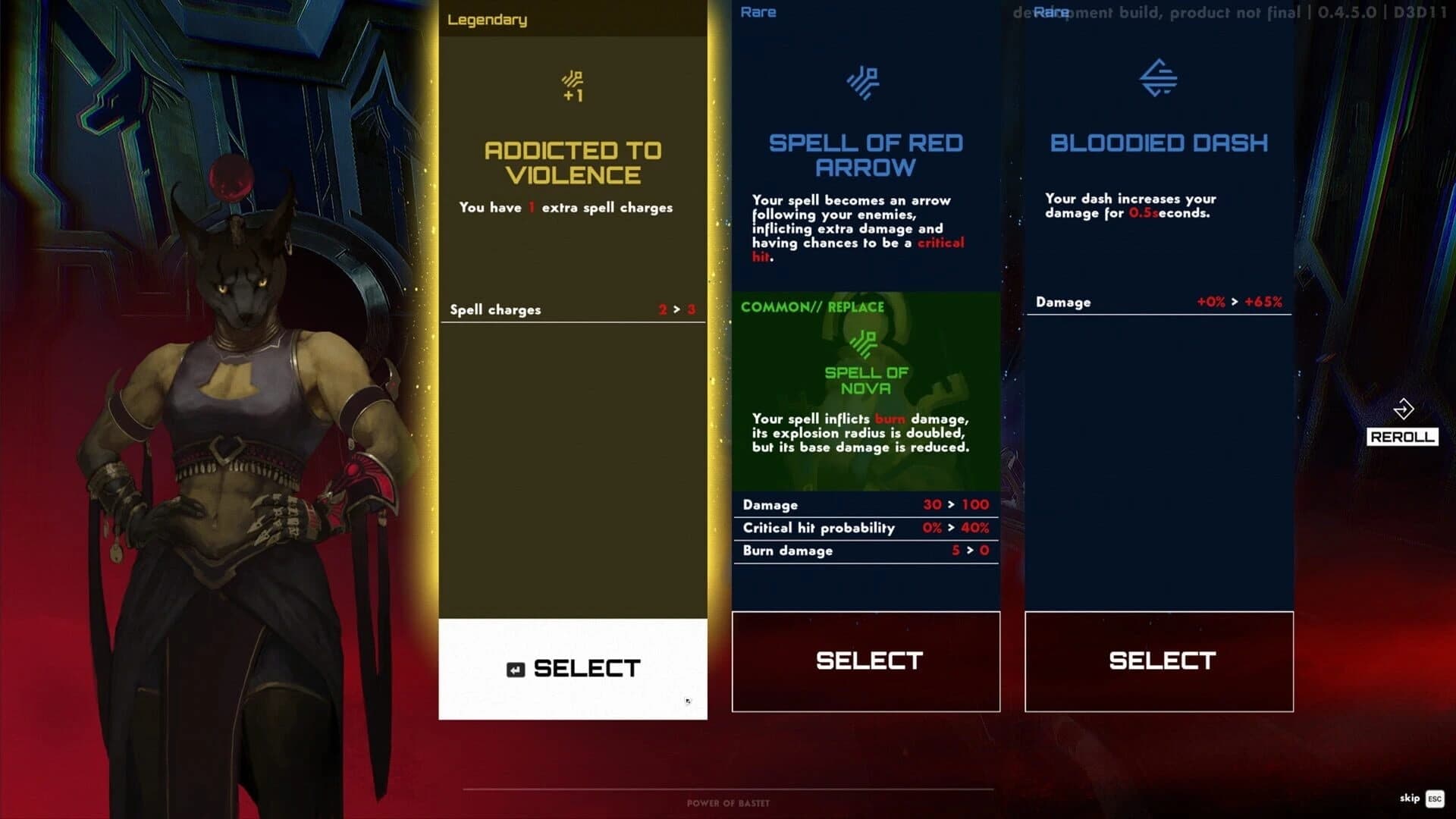The image size is (1456, 819).
Task: Select the Addicted to Violence upgrade
Action: tap(573, 668)
